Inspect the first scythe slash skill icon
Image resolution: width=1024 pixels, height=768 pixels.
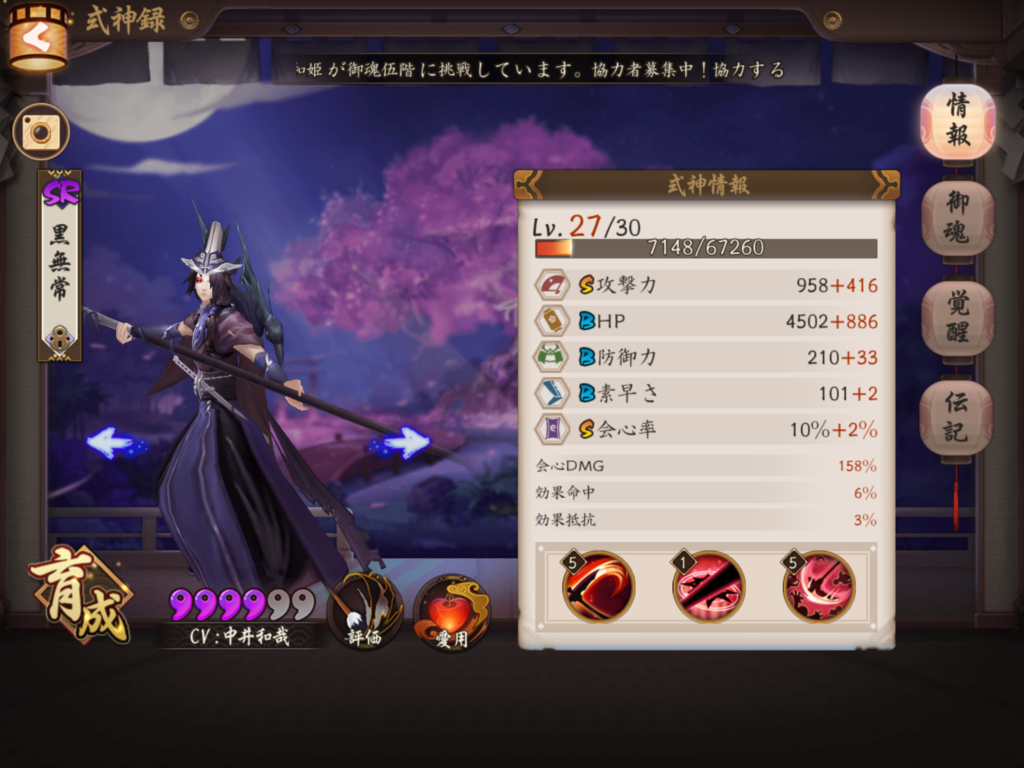pos(598,586)
